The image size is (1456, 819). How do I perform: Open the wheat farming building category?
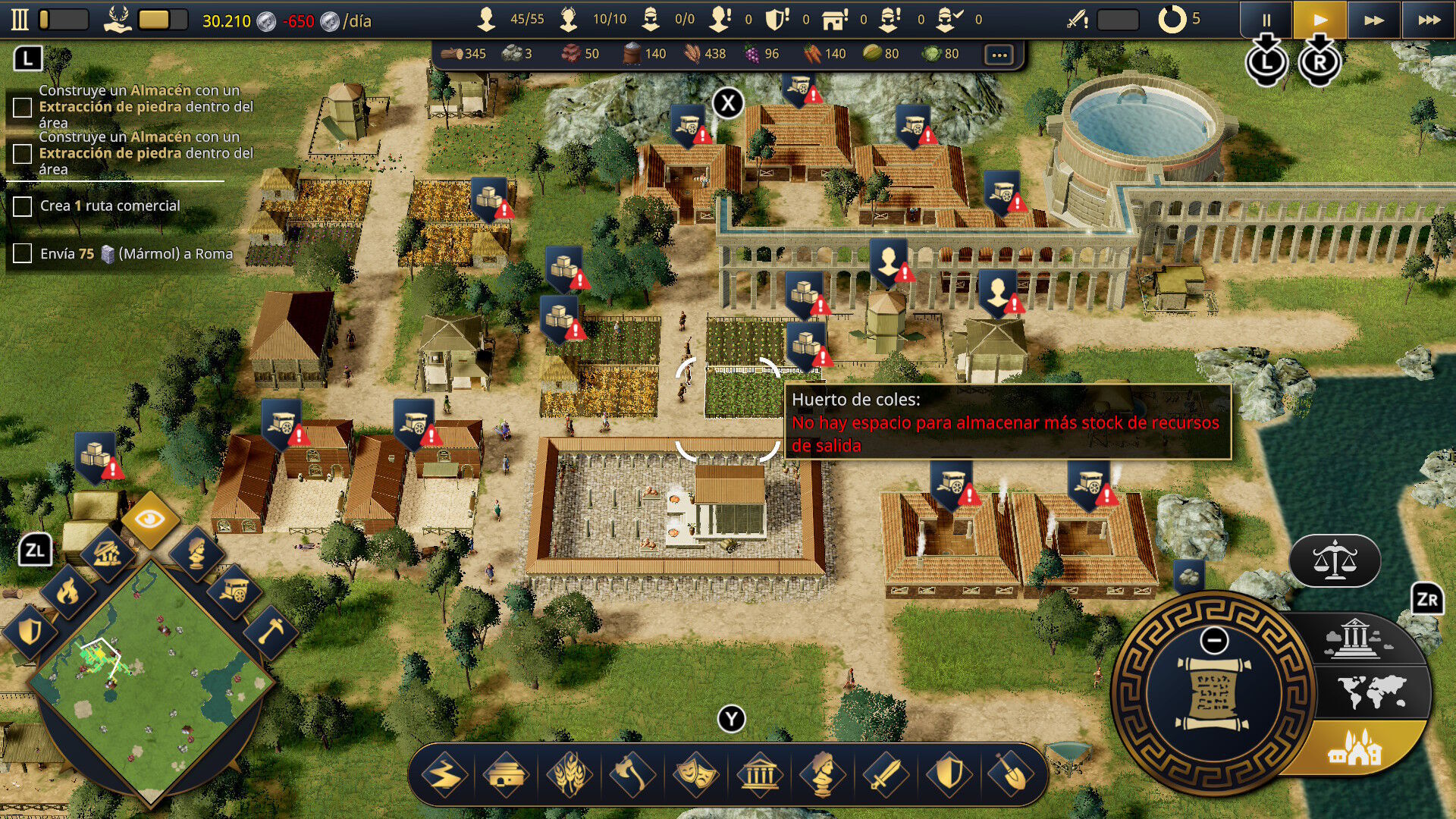(x=570, y=775)
